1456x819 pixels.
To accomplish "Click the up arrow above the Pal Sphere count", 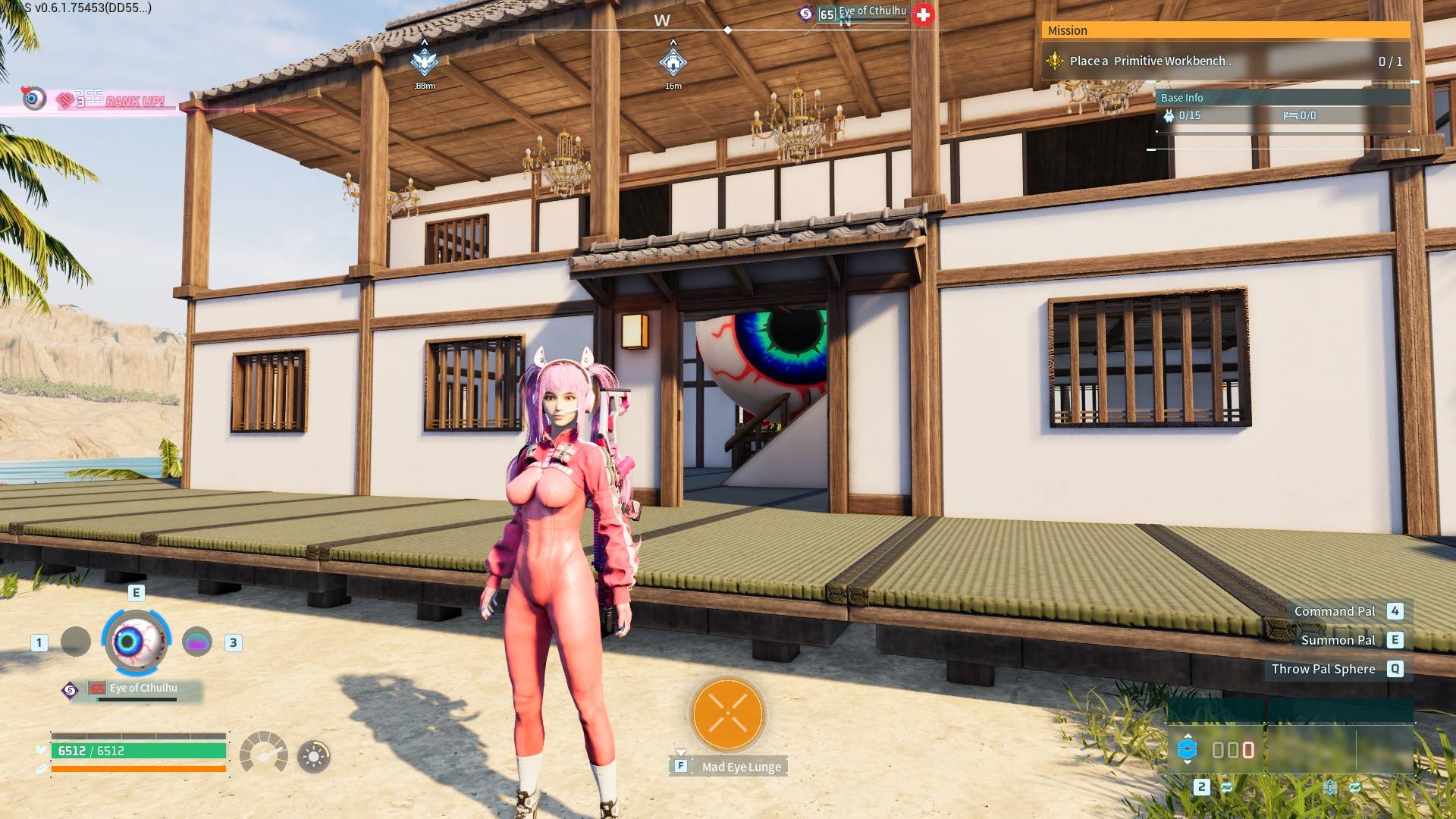I will pyautogui.click(x=1188, y=736).
